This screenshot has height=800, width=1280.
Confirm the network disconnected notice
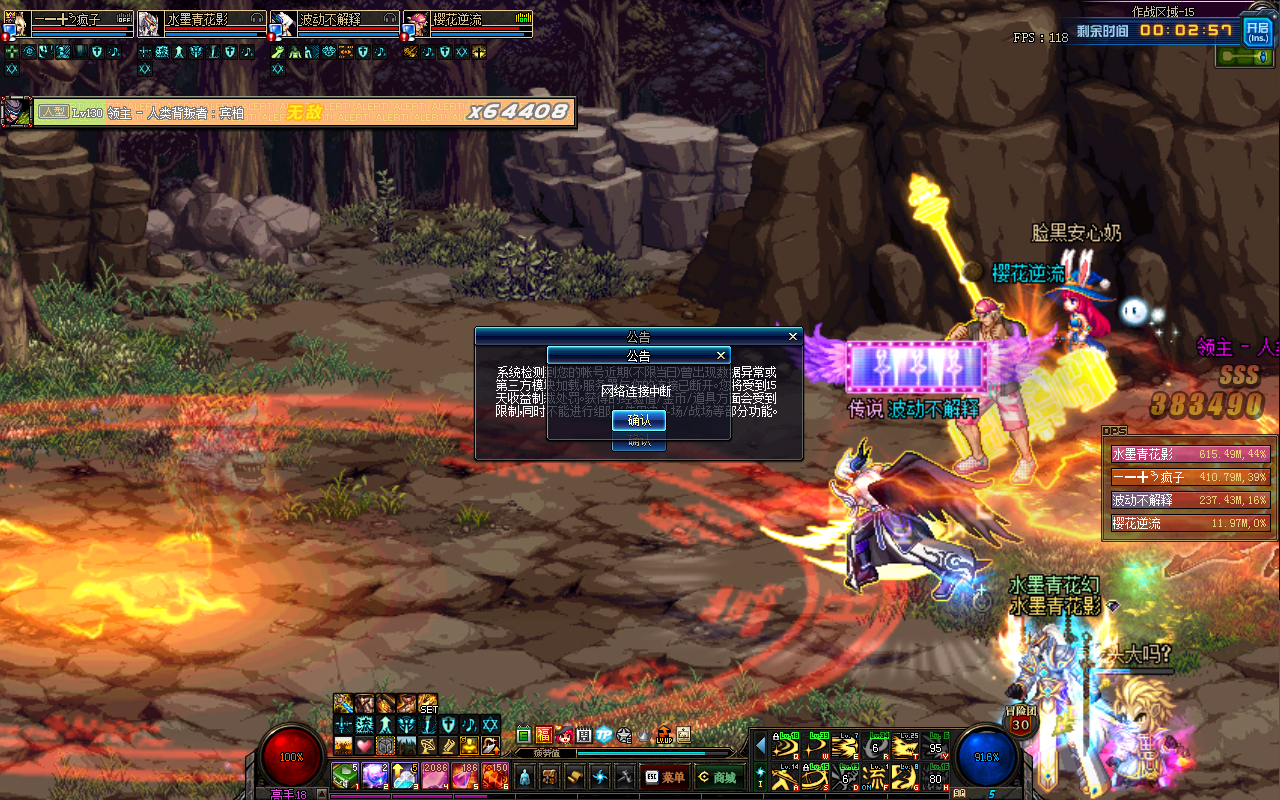[x=638, y=420]
